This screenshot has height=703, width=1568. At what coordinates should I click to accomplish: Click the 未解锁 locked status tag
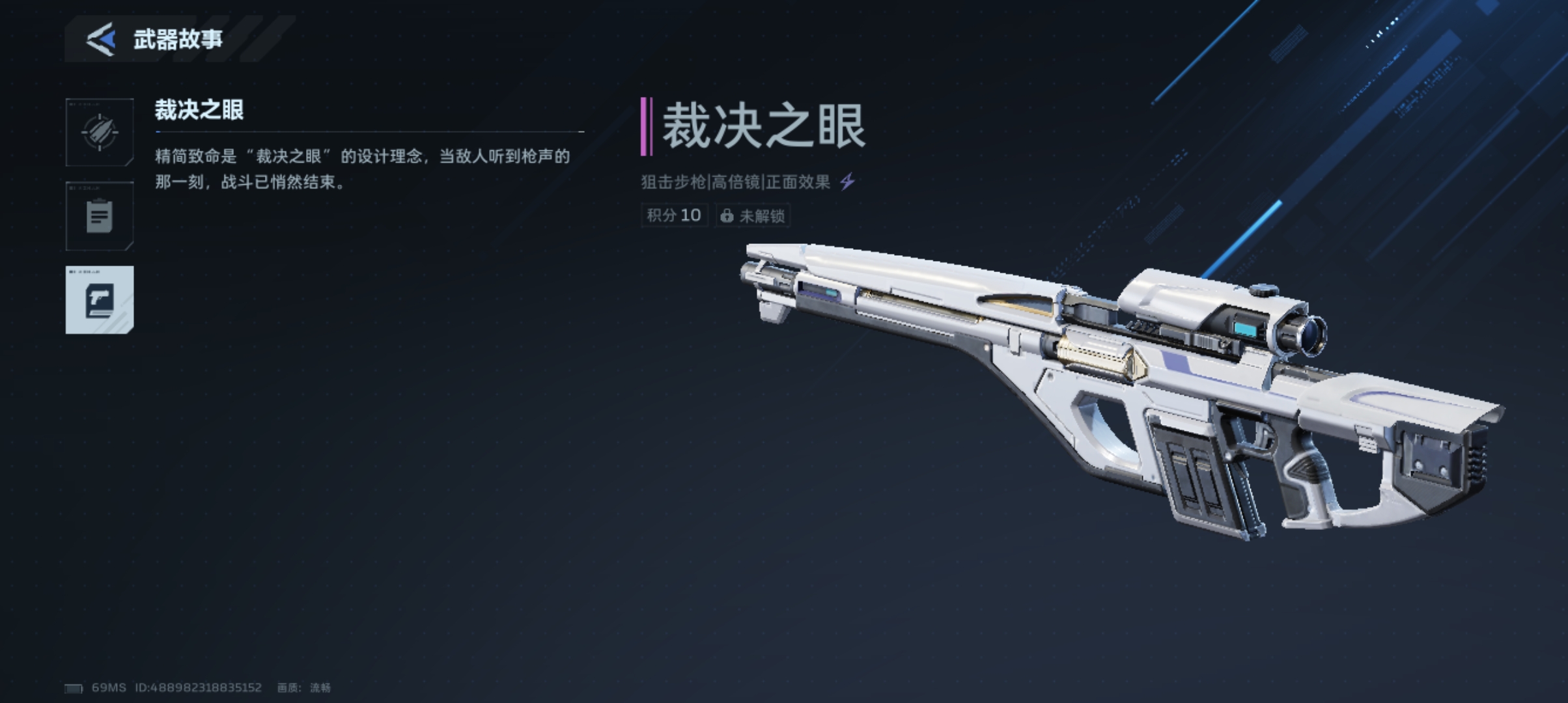[x=753, y=215]
